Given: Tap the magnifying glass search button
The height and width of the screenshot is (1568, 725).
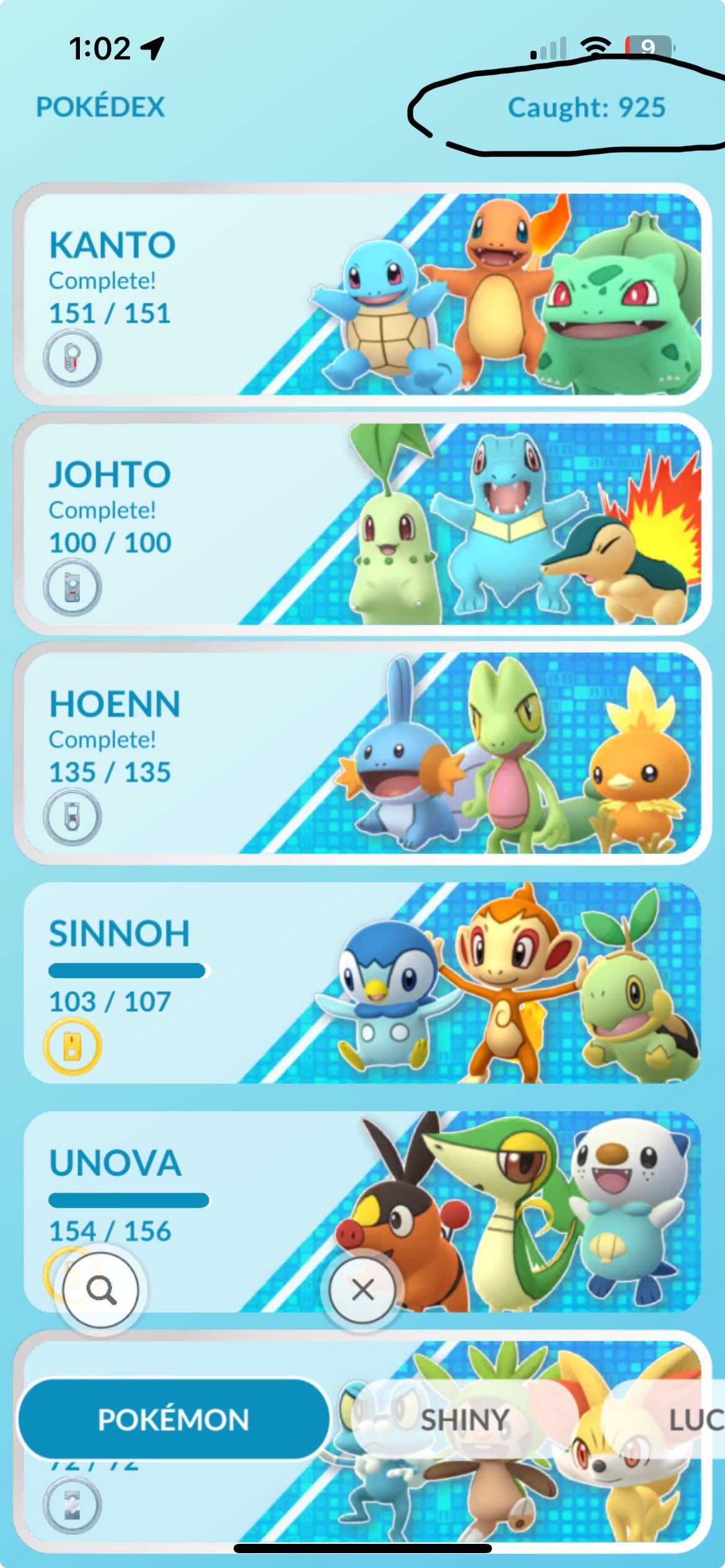Looking at the screenshot, I should pos(101,1290).
